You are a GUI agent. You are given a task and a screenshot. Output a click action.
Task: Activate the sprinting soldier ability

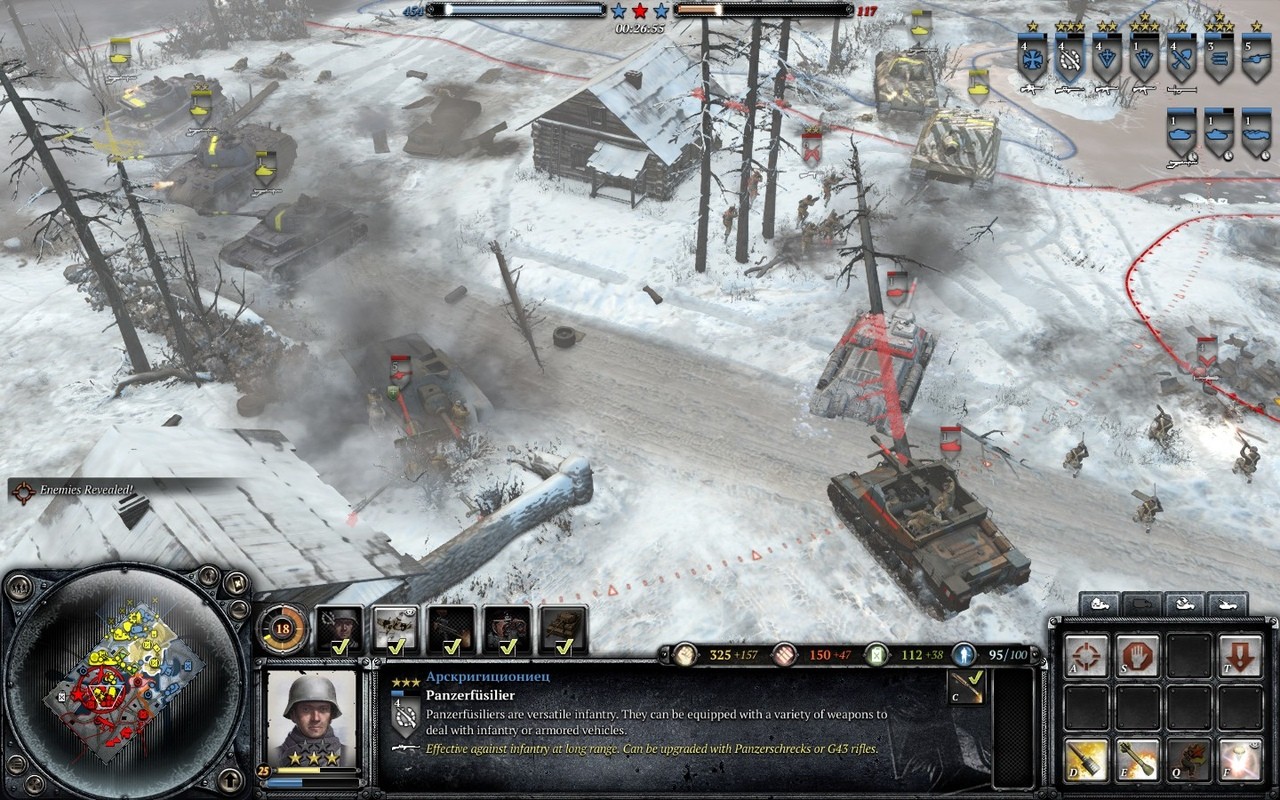[x=1190, y=760]
